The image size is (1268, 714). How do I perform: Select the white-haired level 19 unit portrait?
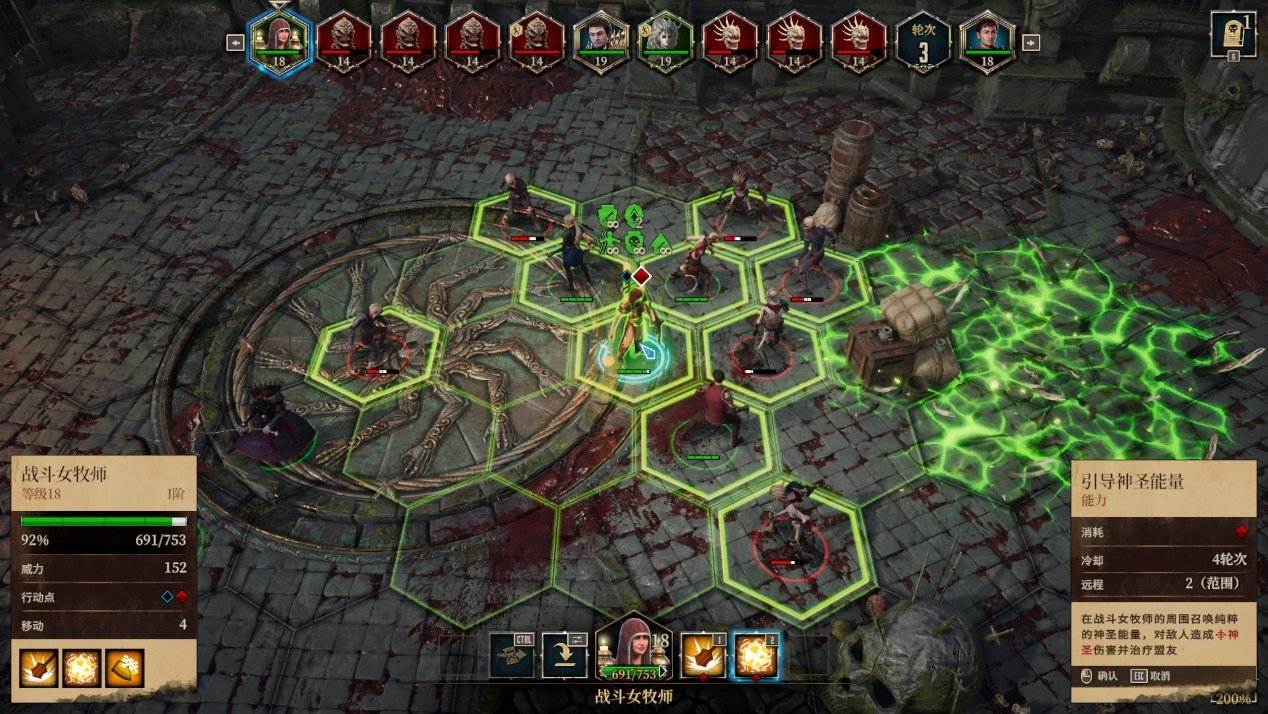[665, 44]
